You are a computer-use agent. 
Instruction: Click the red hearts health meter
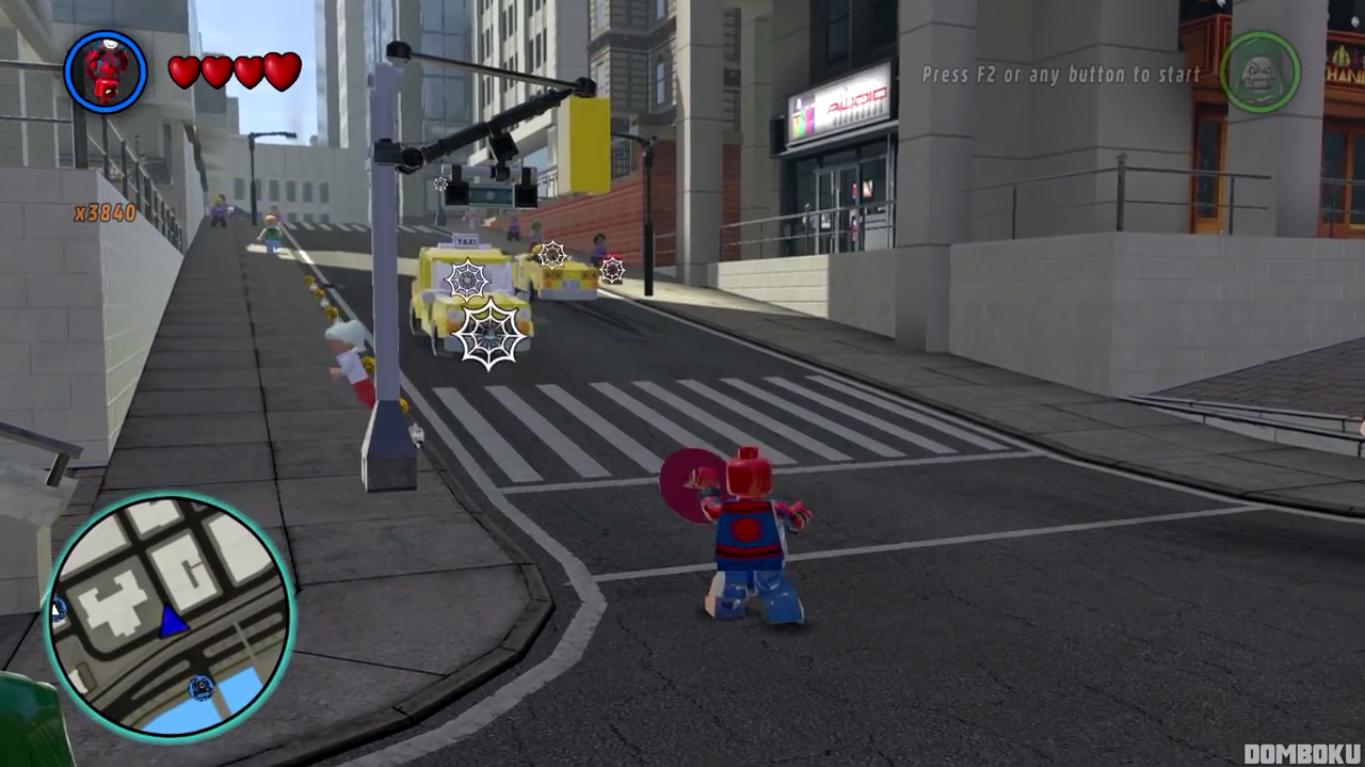coord(231,72)
